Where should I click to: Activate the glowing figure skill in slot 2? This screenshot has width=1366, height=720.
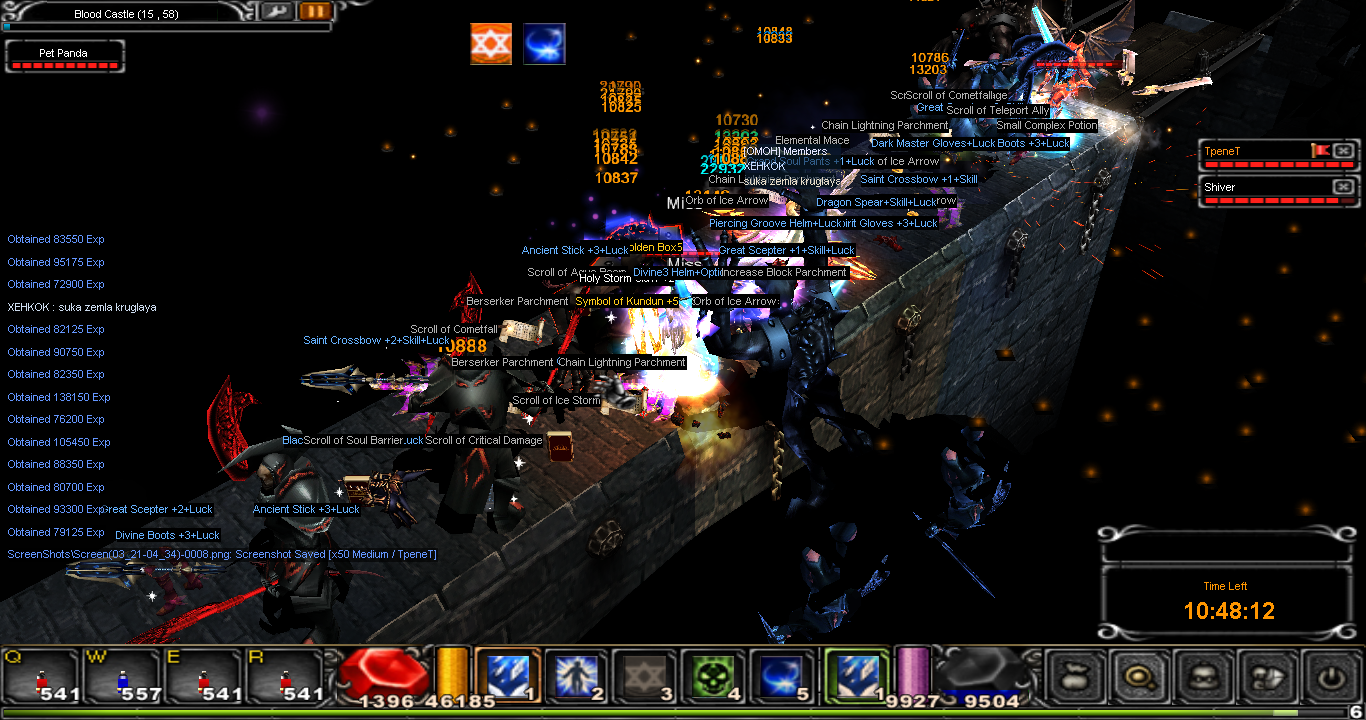(576, 677)
